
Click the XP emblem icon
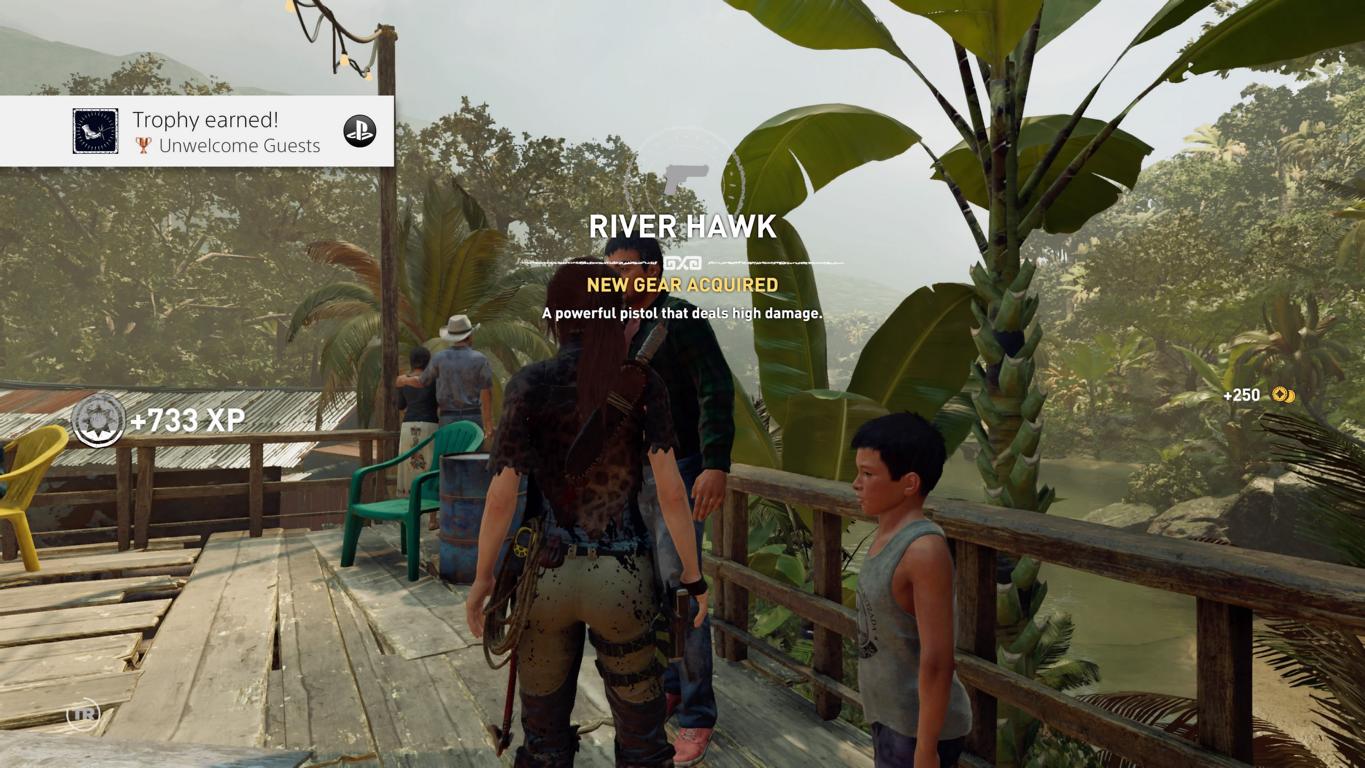click(98, 420)
